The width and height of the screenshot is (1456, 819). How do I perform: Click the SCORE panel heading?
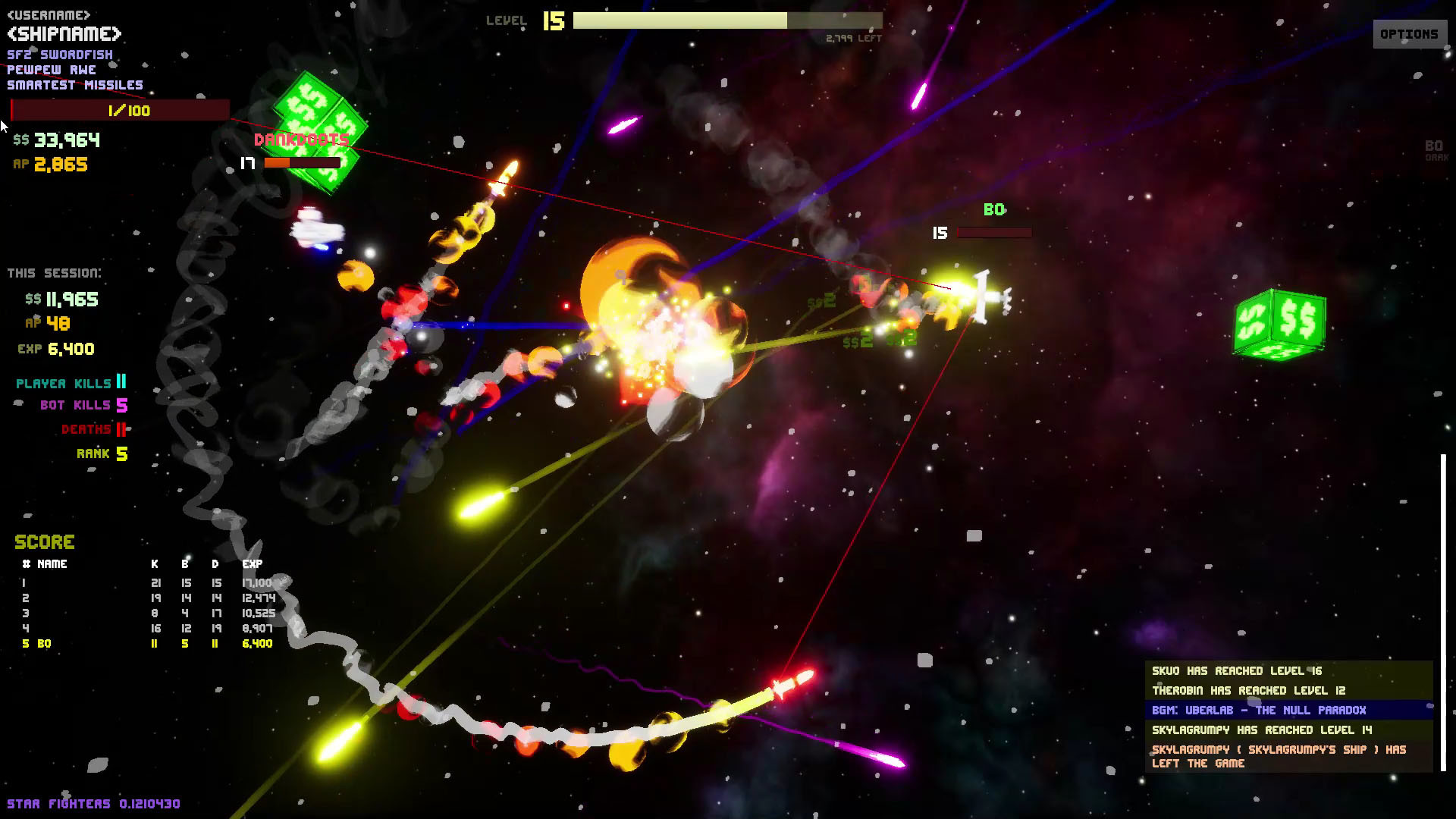(x=44, y=541)
